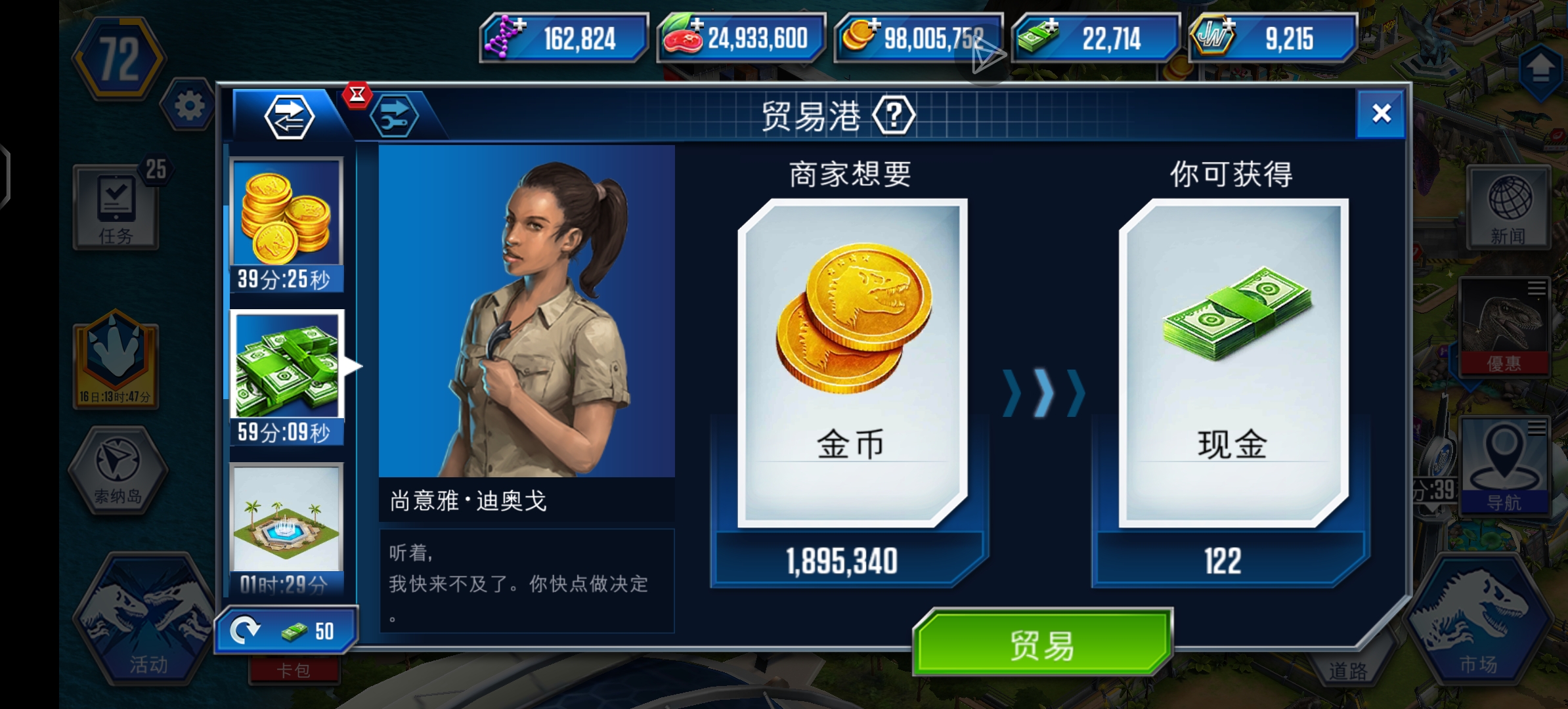Open the 导航 navigation icon
The width and height of the screenshot is (1568, 709).
pyautogui.click(x=1504, y=466)
